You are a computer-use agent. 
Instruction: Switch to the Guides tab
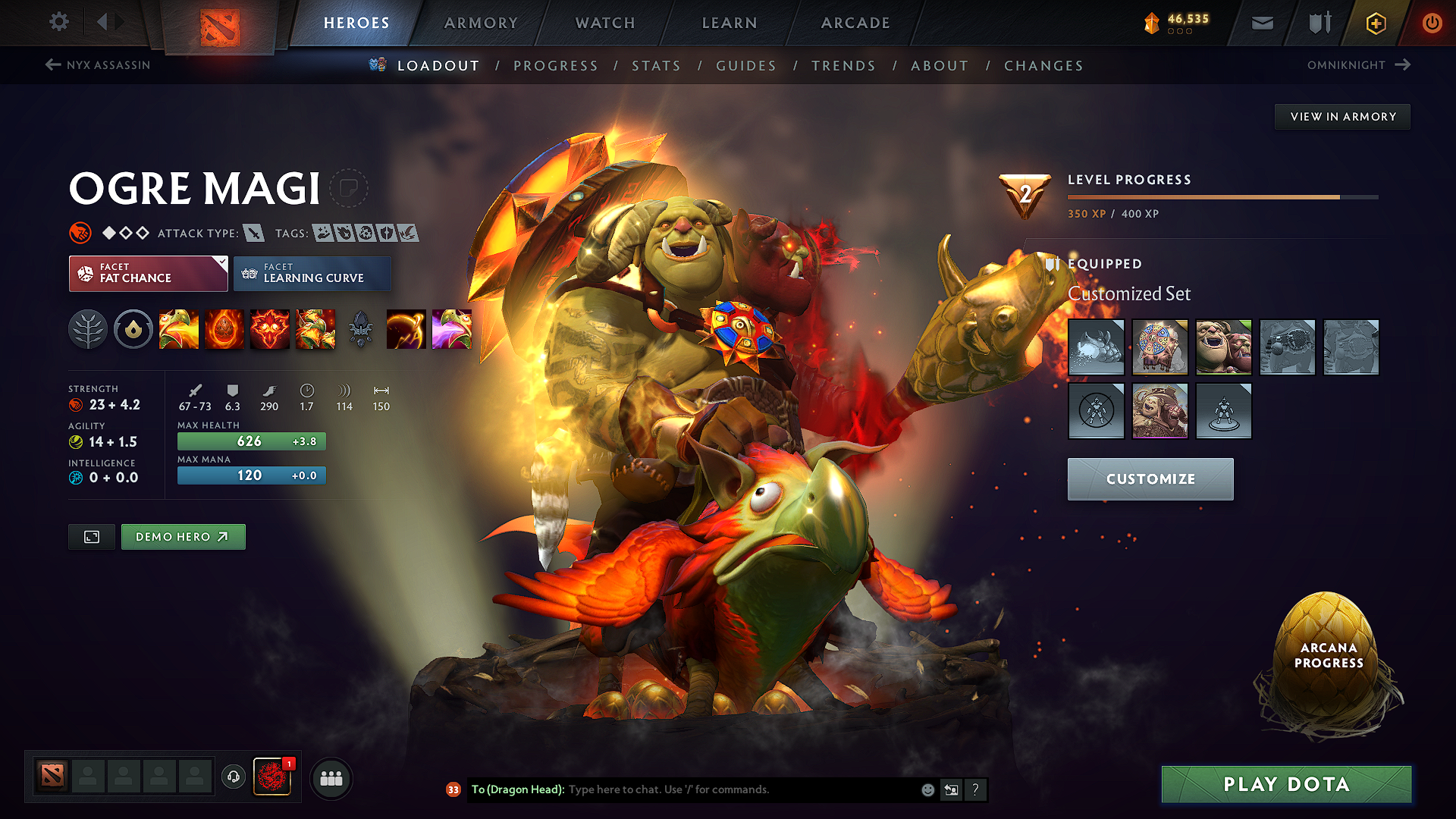(746, 66)
